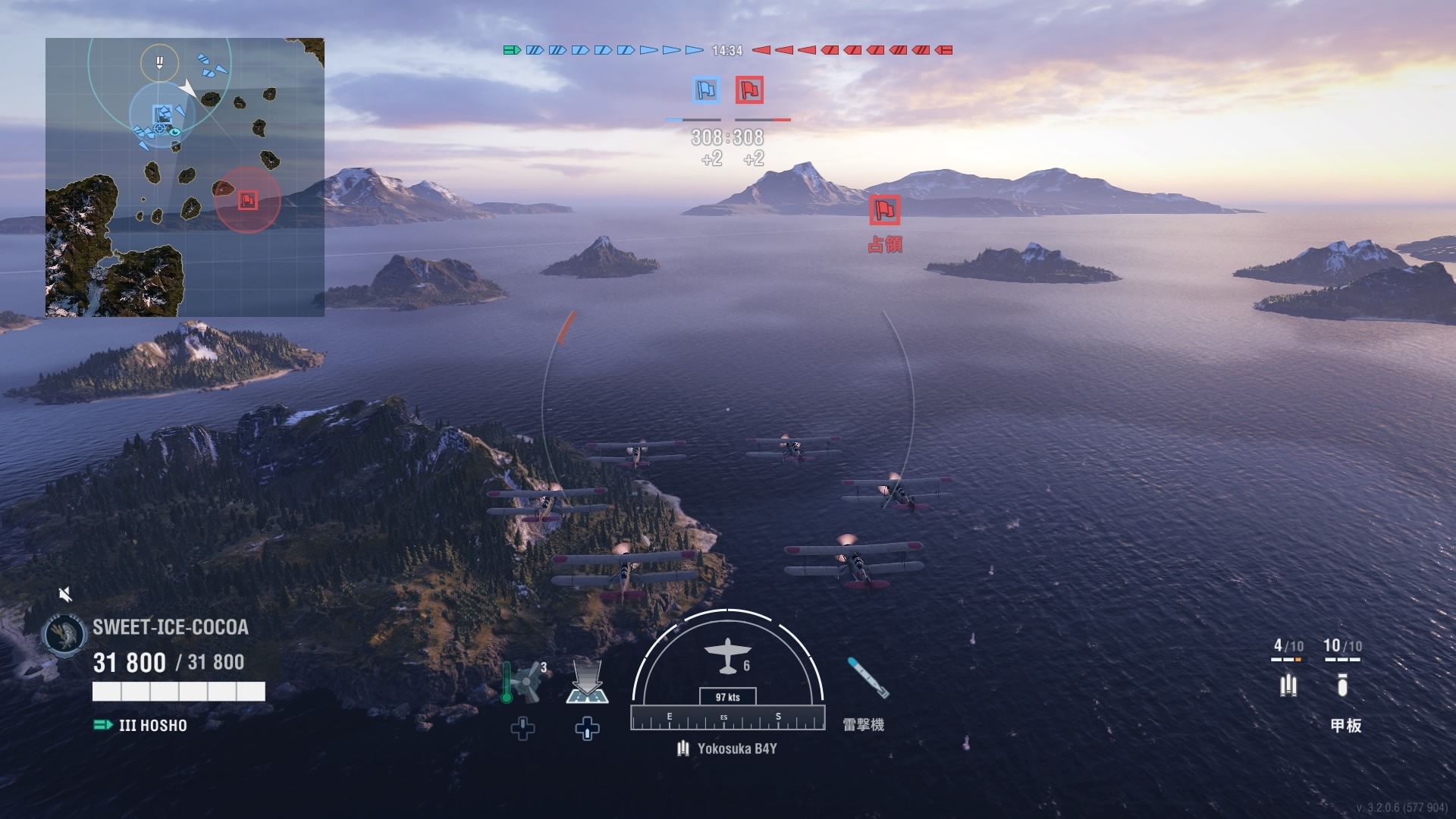The height and width of the screenshot is (819, 1456).
Task: Activate the patrol fighter consumable icon
Action: coord(587,682)
